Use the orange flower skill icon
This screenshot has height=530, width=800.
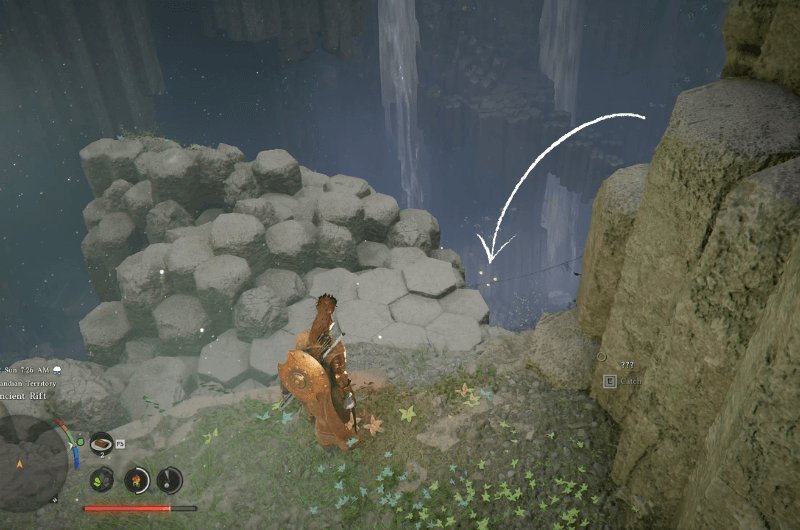coord(136,480)
